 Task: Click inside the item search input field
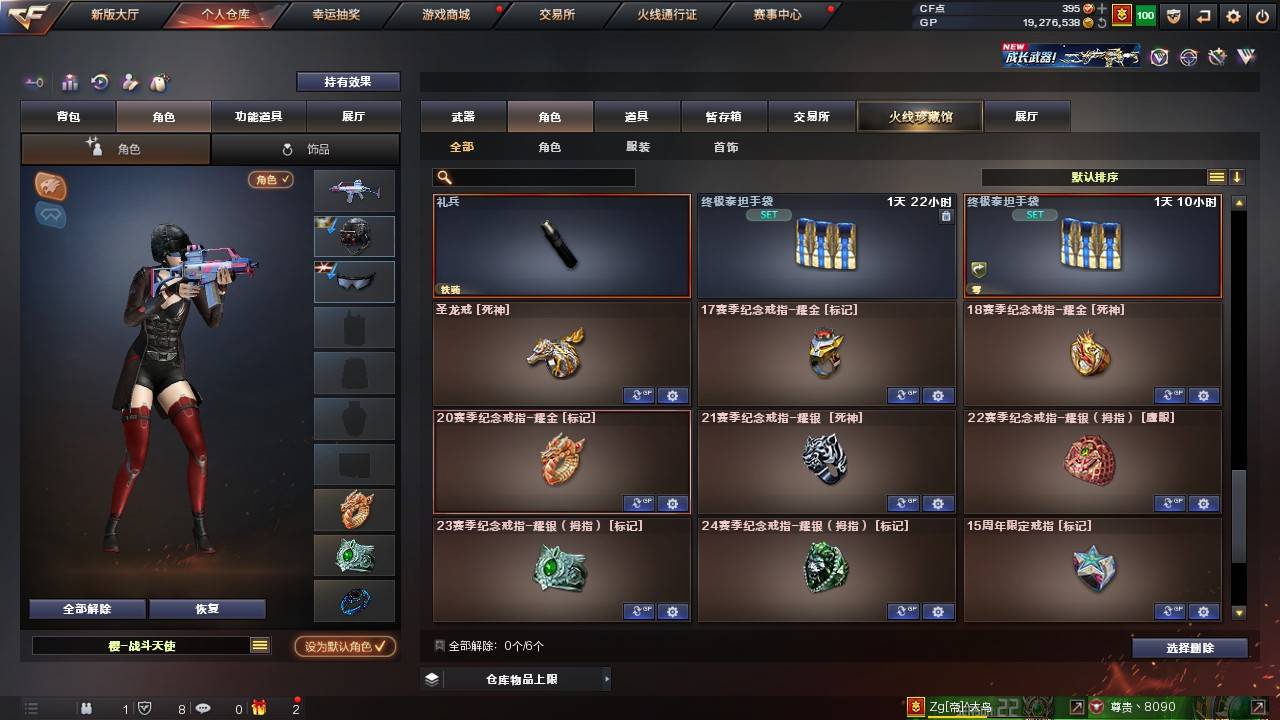click(x=540, y=177)
